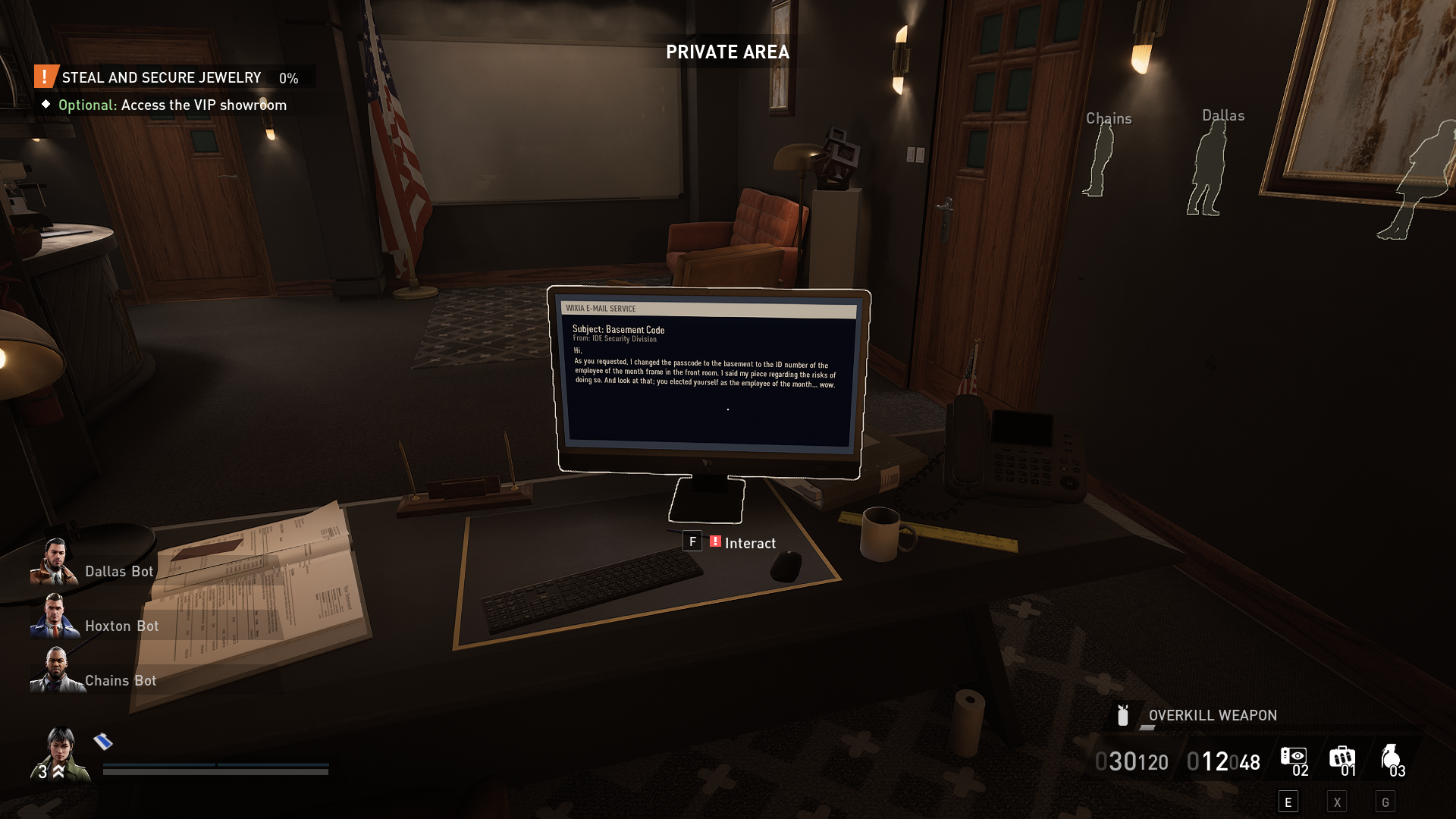Toggle the E key interaction prompt
The height and width of the screenshot is (819, 1456).
pyautogui.click(x=1288, y=800)
